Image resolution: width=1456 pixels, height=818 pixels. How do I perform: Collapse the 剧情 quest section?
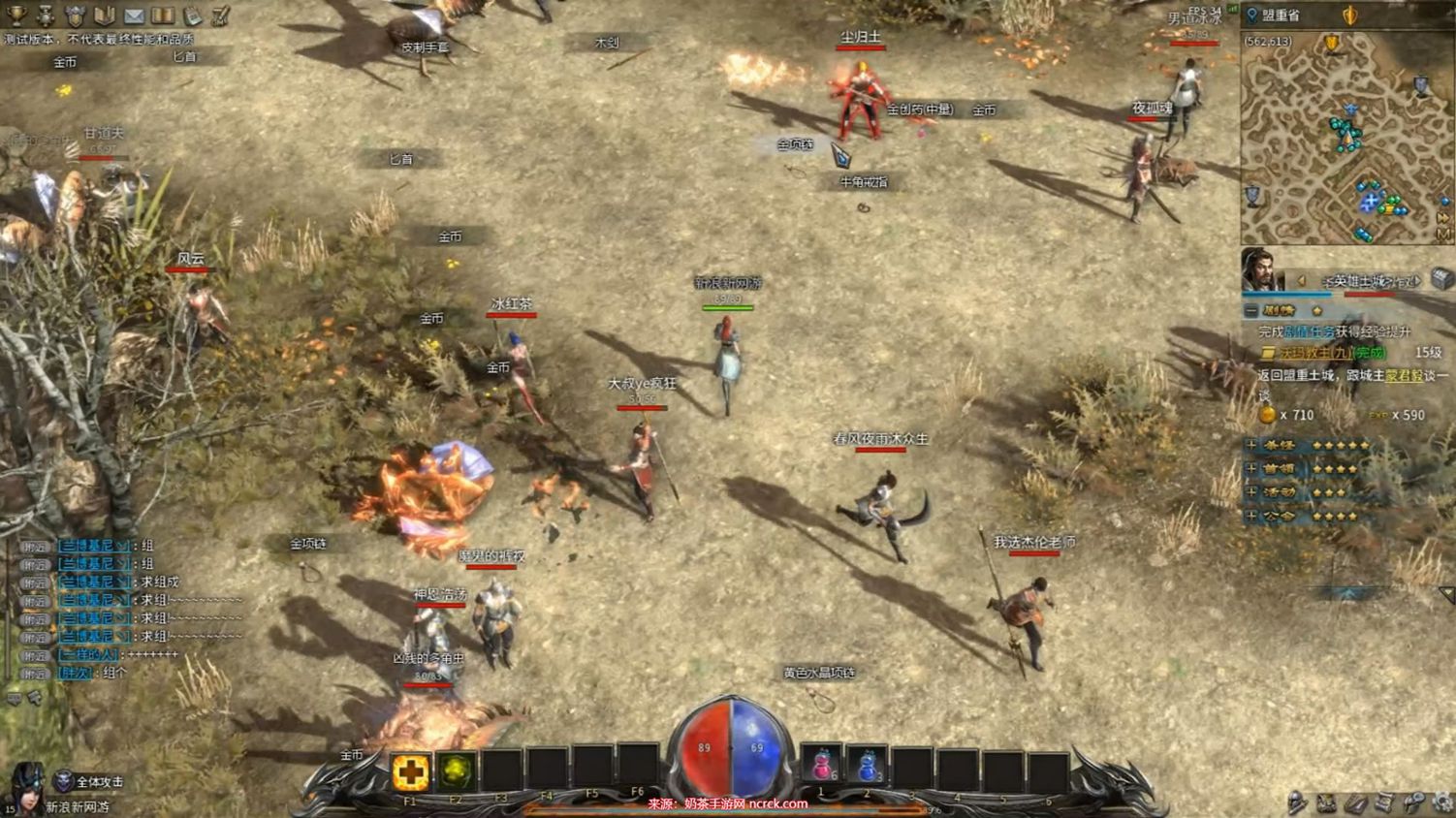coord(1251,310)
